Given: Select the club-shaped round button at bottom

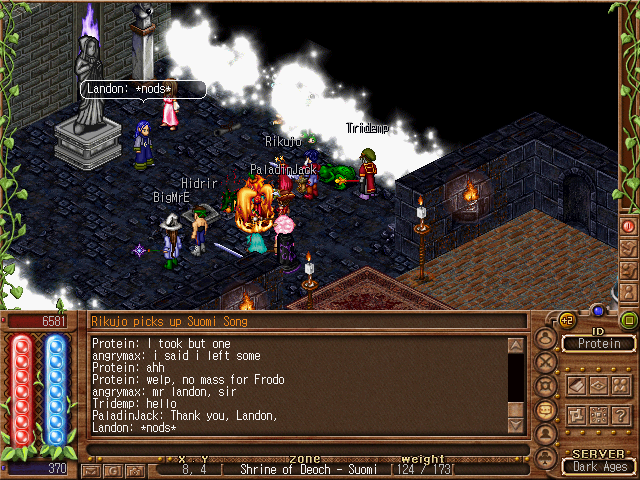Looking at the screenshot, I should (546, 457).
